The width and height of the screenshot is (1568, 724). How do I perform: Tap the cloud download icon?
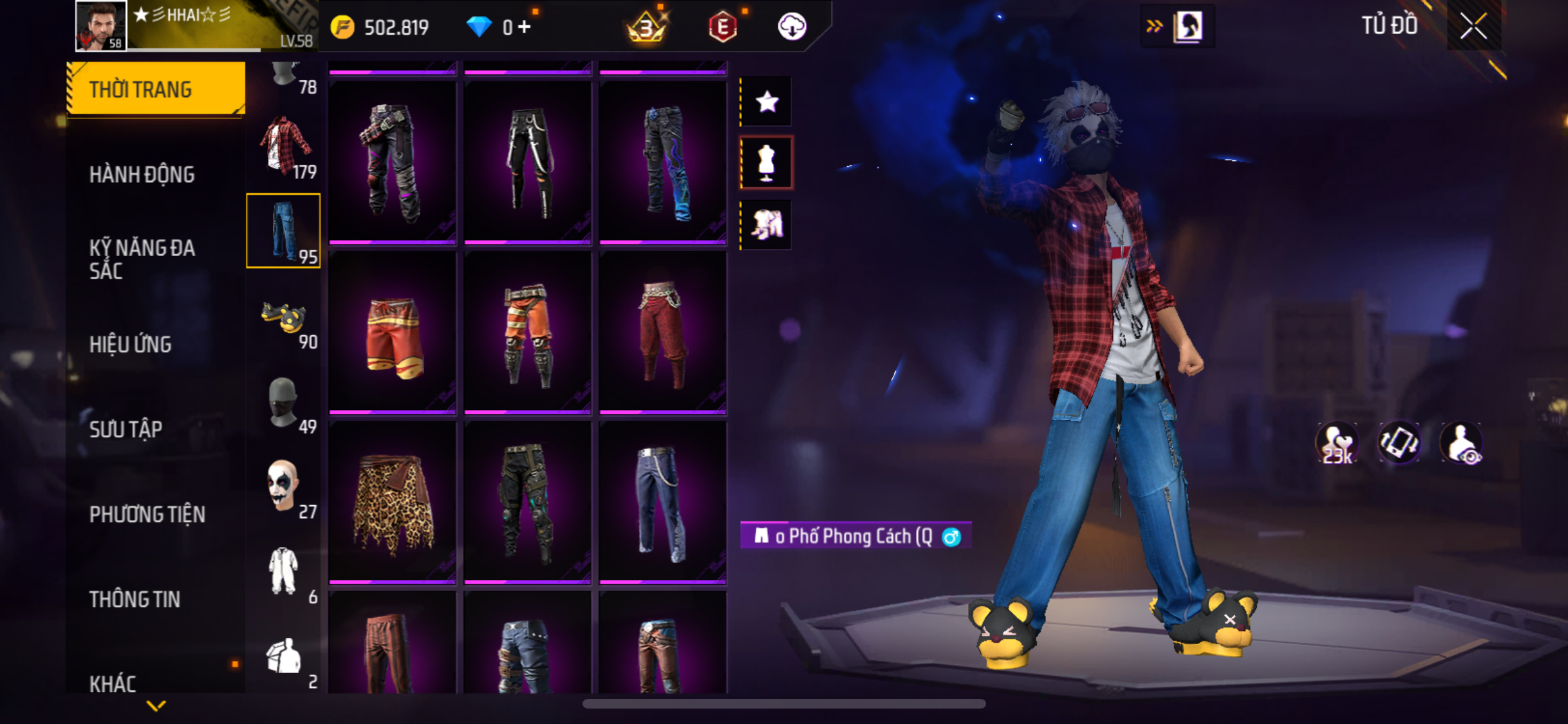[x=792, y=27]
